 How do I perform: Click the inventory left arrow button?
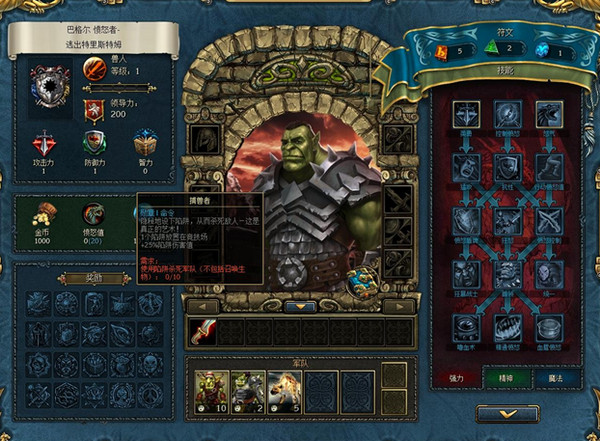point(203,306)
